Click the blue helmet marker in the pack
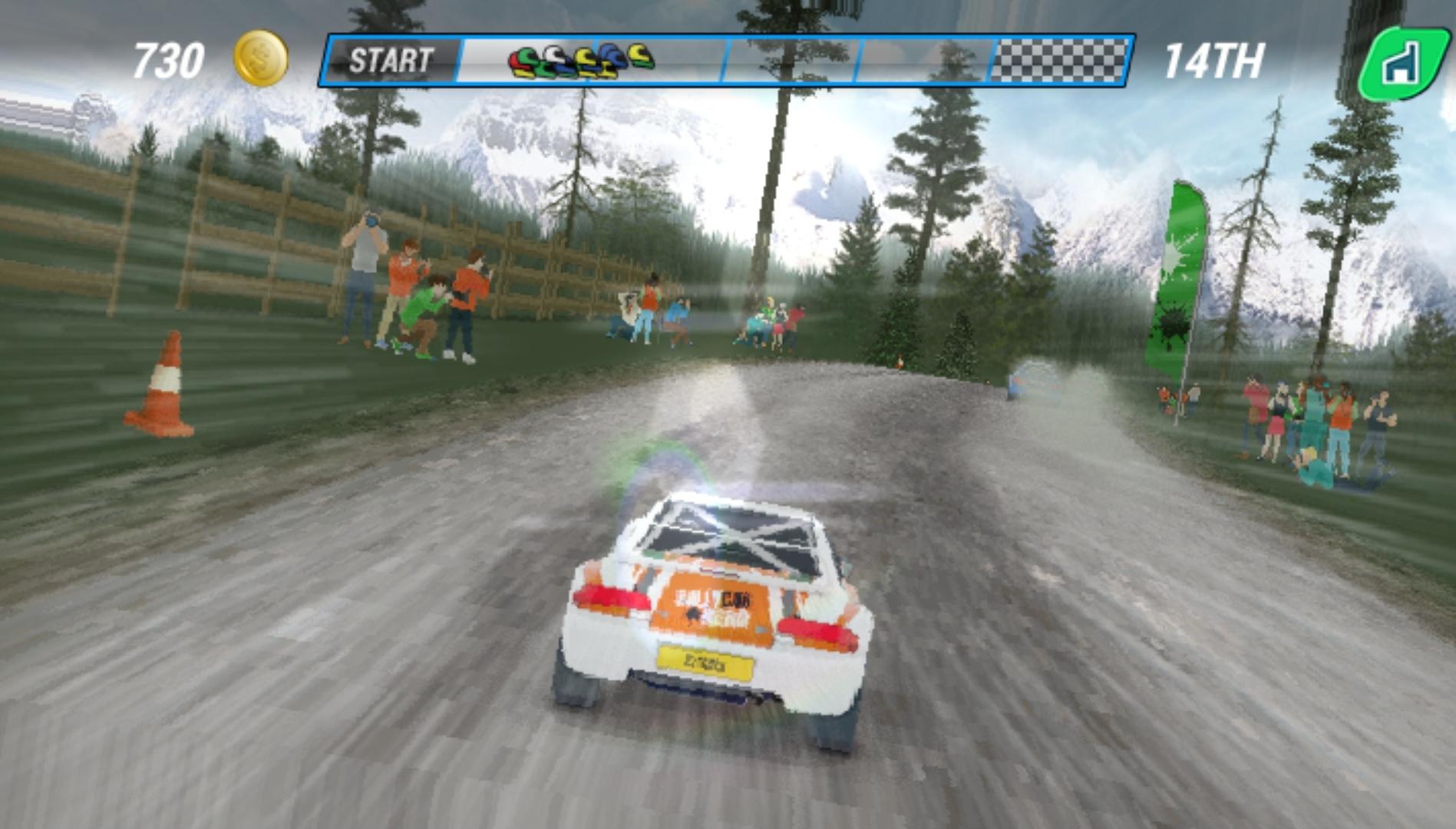 (x=609, y=54)
